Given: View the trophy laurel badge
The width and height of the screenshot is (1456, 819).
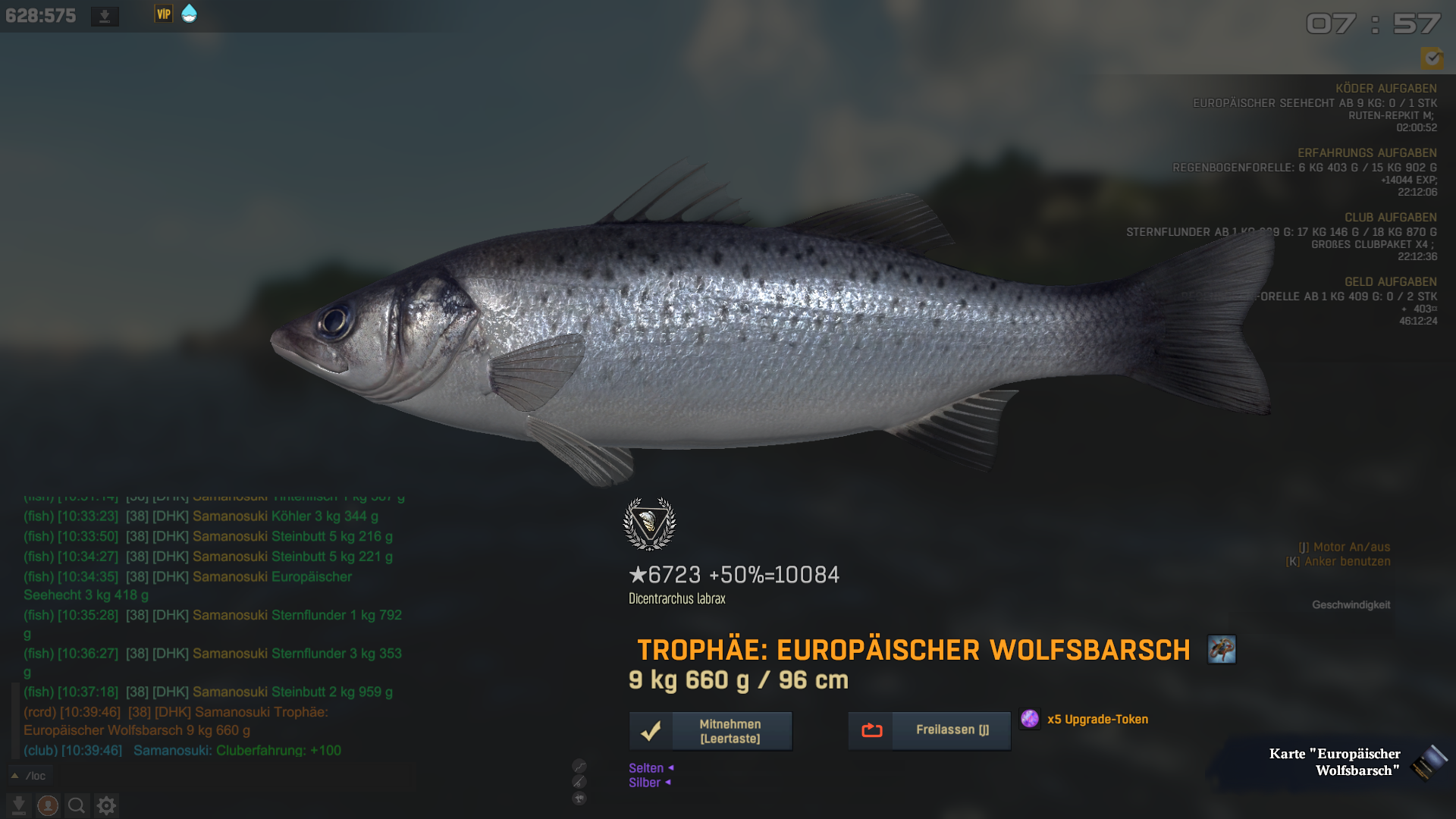Looking at the screenshot, I should tap(649, 523).
